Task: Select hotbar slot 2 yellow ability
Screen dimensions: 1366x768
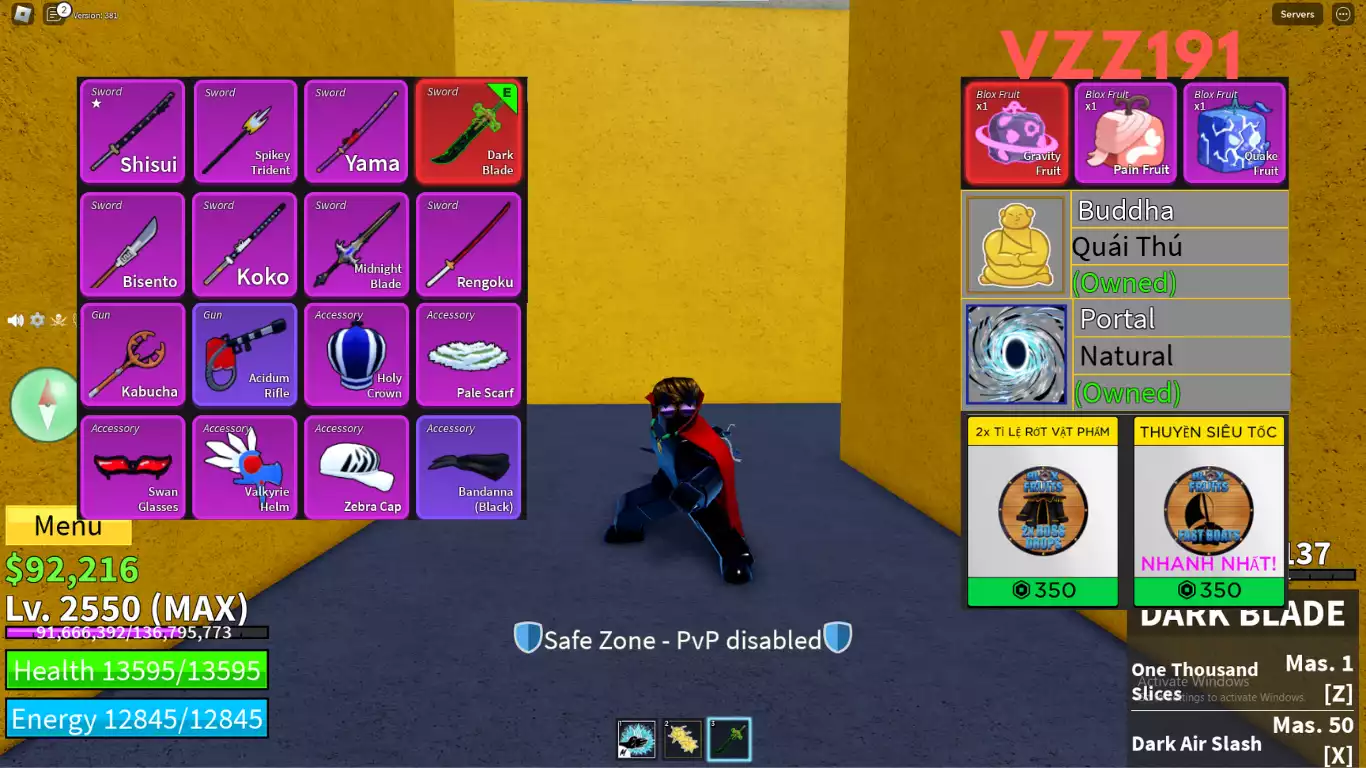Action: click(x=682, y=738)
